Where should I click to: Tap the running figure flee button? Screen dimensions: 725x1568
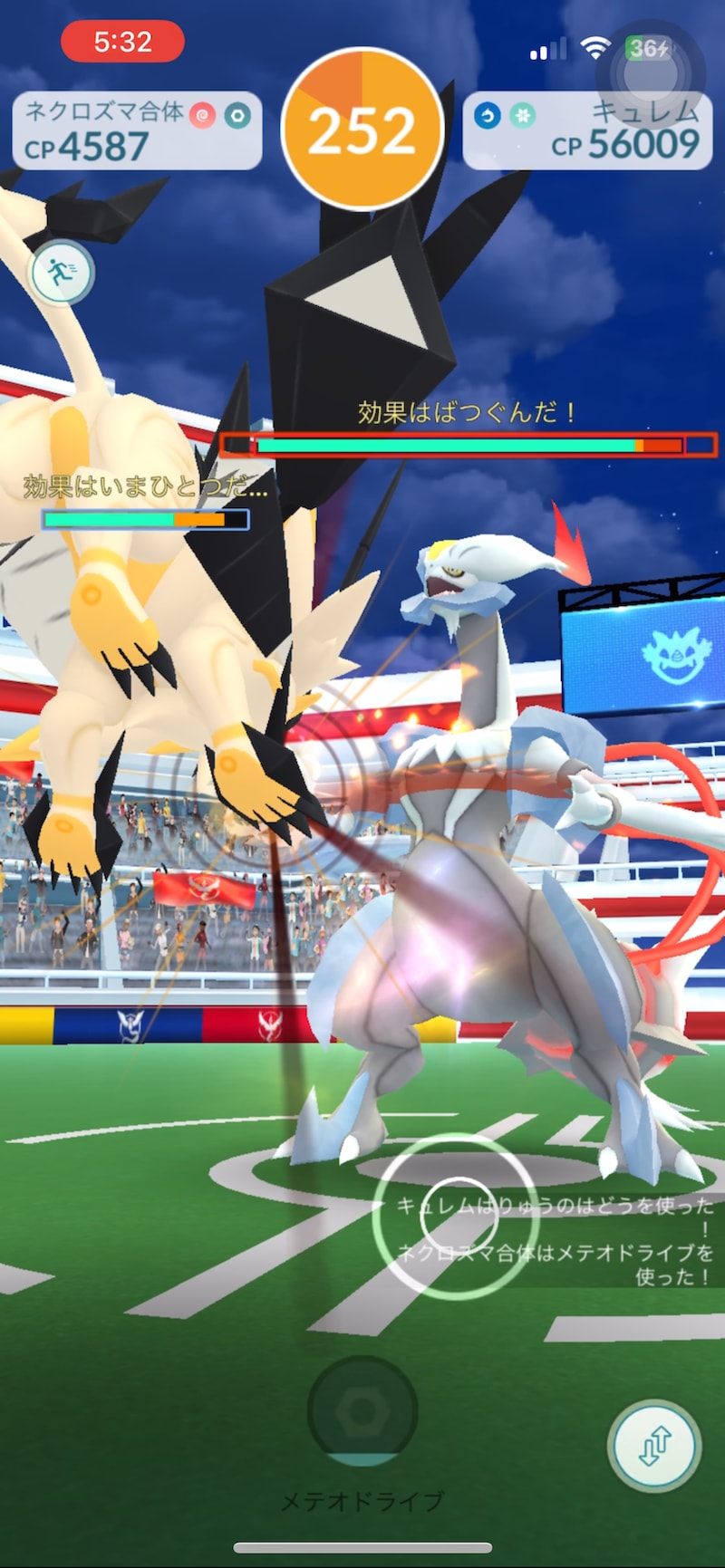[x=62, y=271]
